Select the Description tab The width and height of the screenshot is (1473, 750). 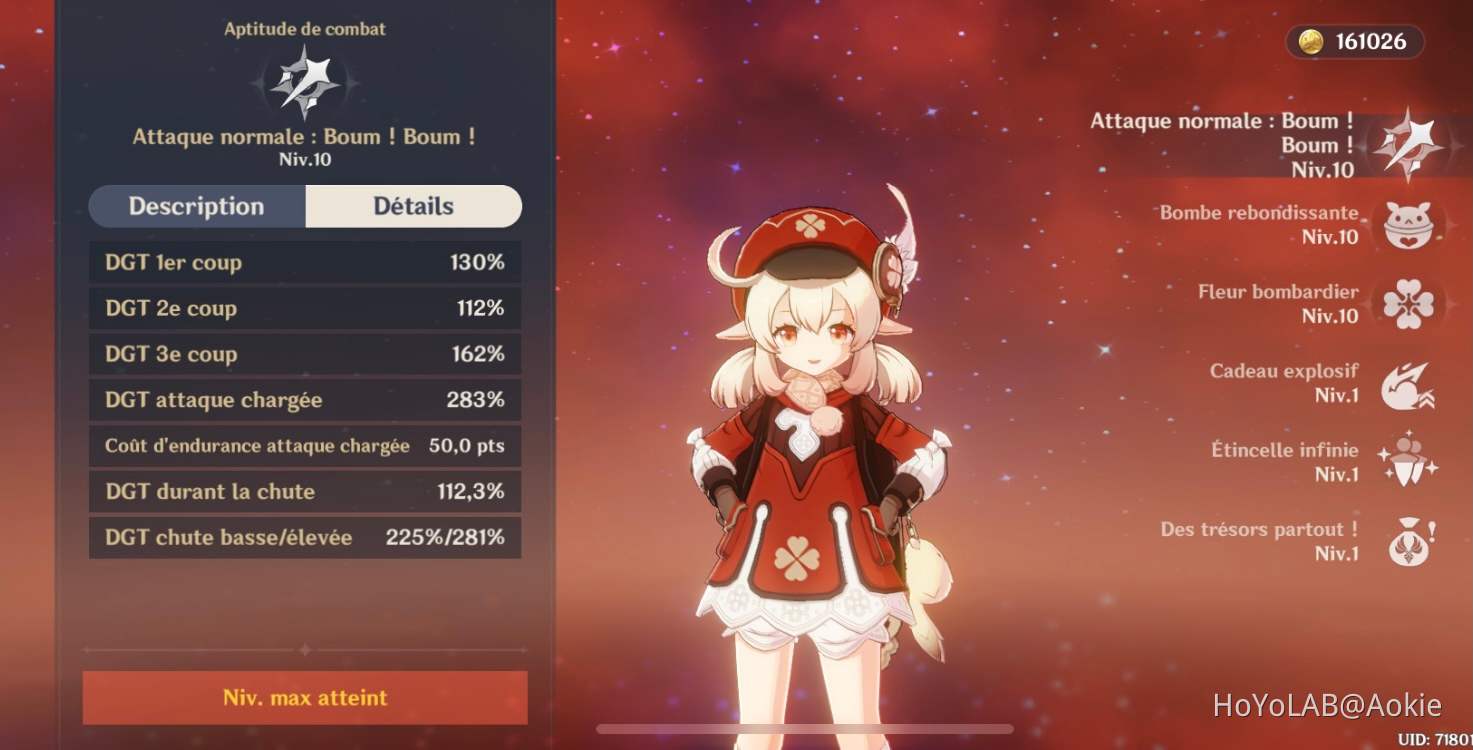pos(195,206)
